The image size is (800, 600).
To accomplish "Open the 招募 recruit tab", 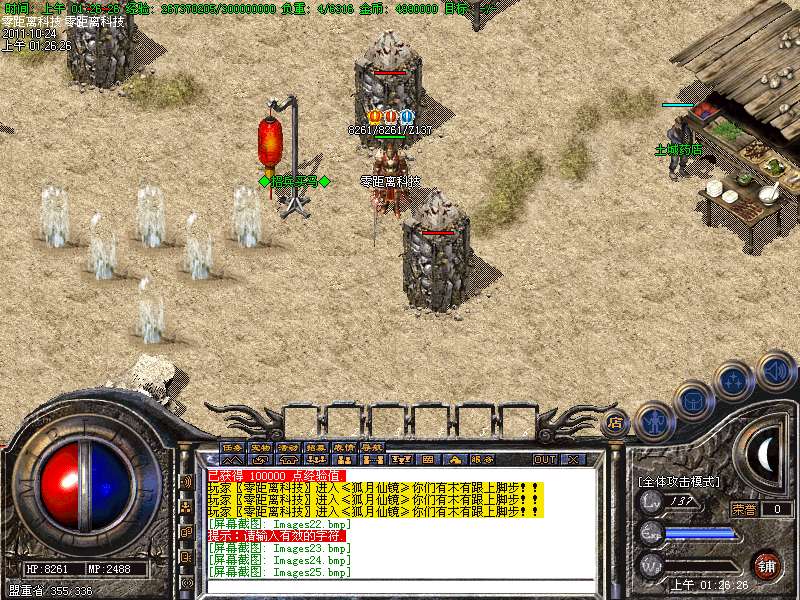I will 317,447.
